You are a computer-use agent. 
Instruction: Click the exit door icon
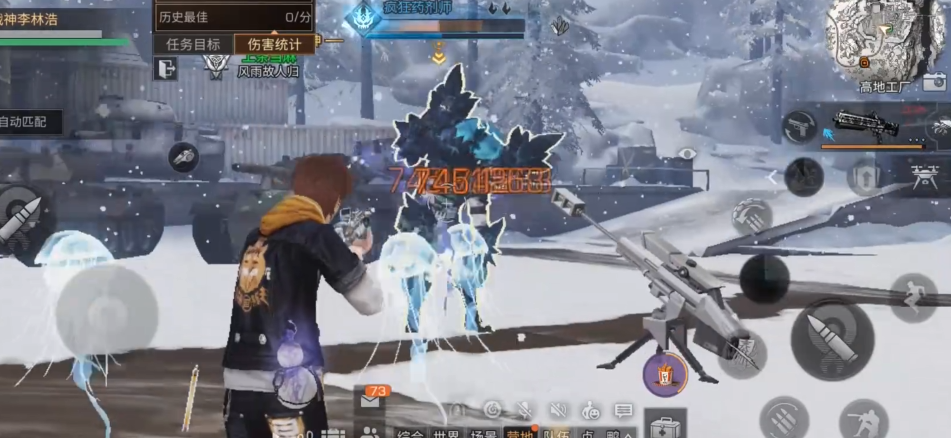click(x=166, y=68)
